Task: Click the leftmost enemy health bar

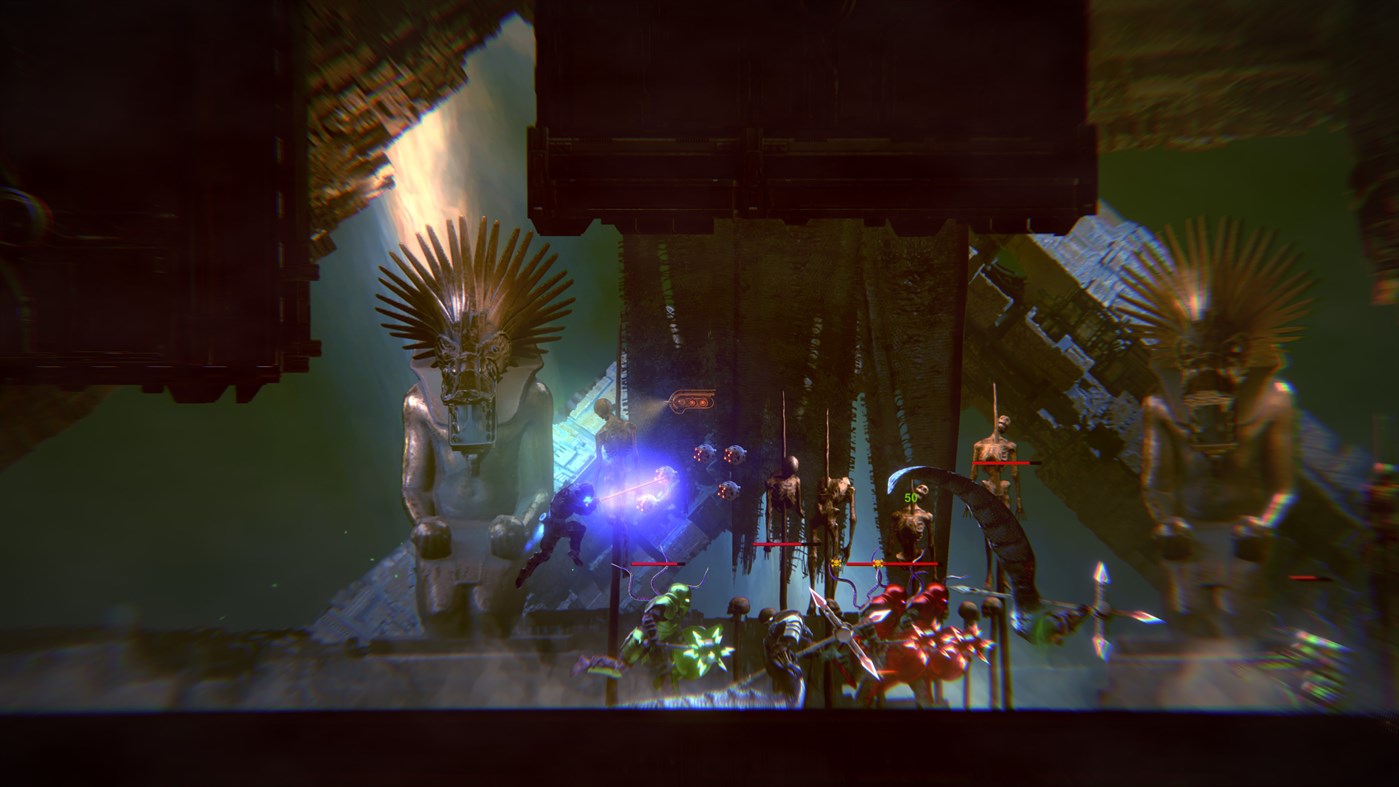Action: [655, 564]
